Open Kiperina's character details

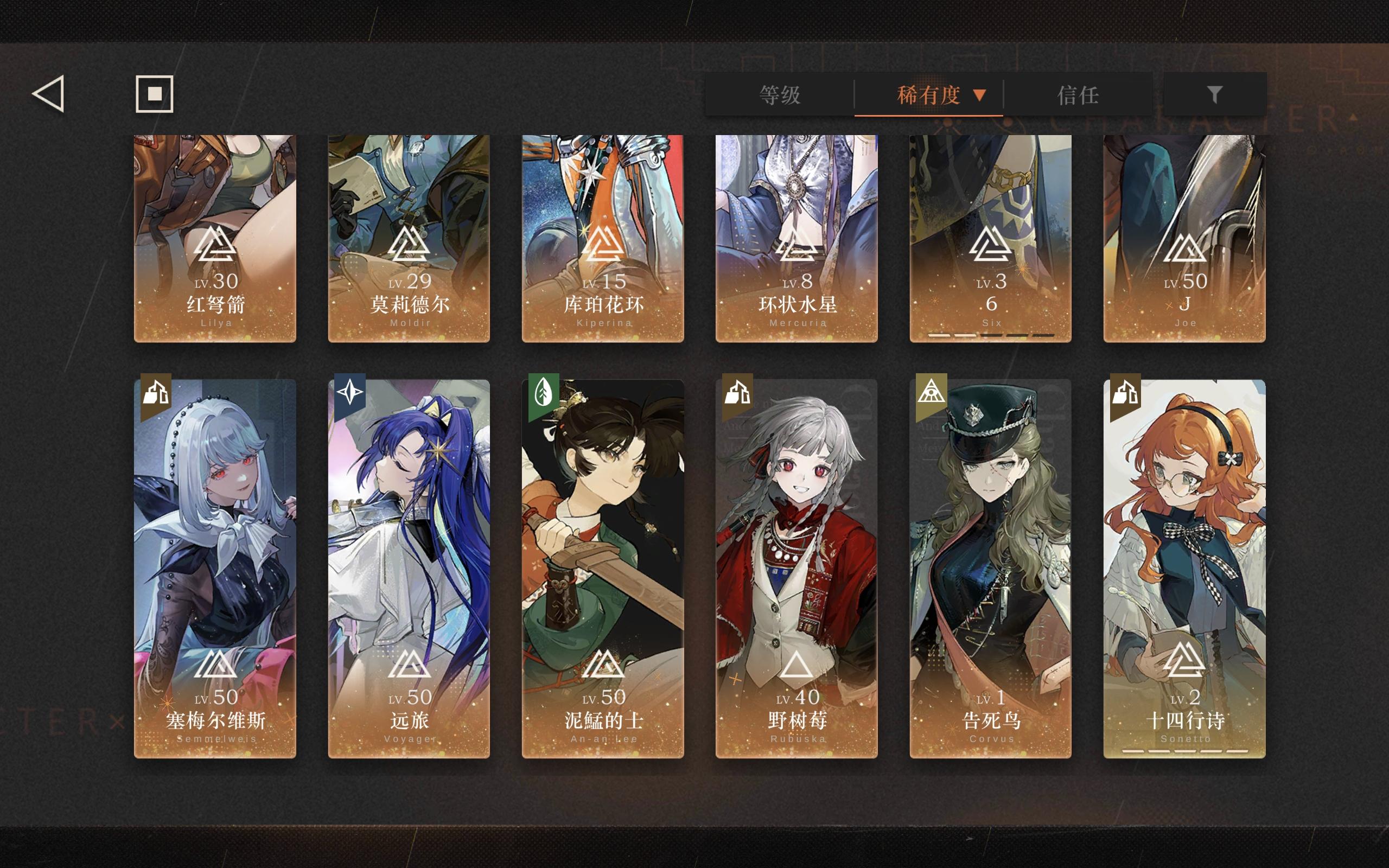click(x=603, y=235)
